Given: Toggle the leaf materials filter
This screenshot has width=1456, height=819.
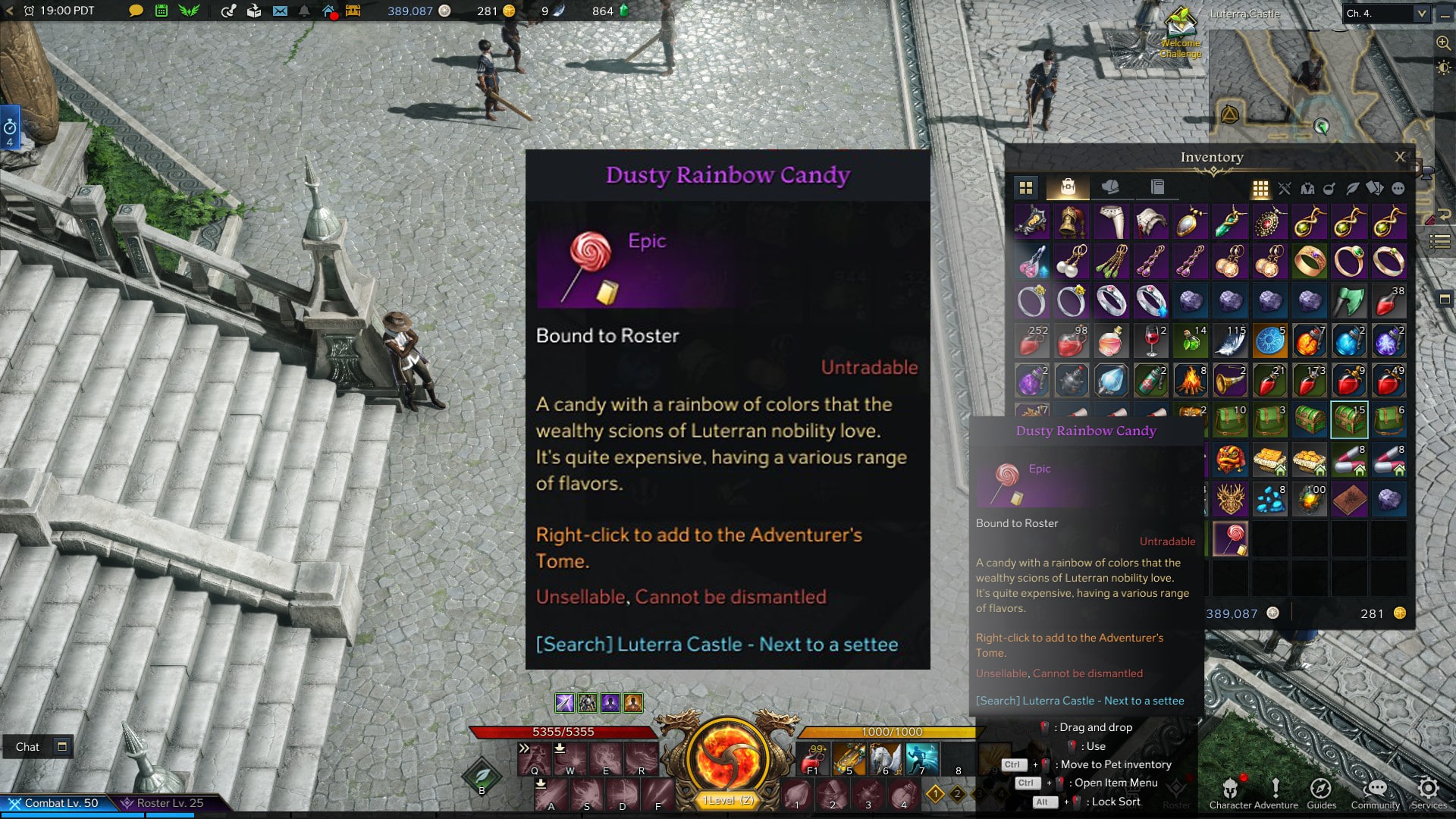Looking at the screenshot, I should (x=1354, y=188).
